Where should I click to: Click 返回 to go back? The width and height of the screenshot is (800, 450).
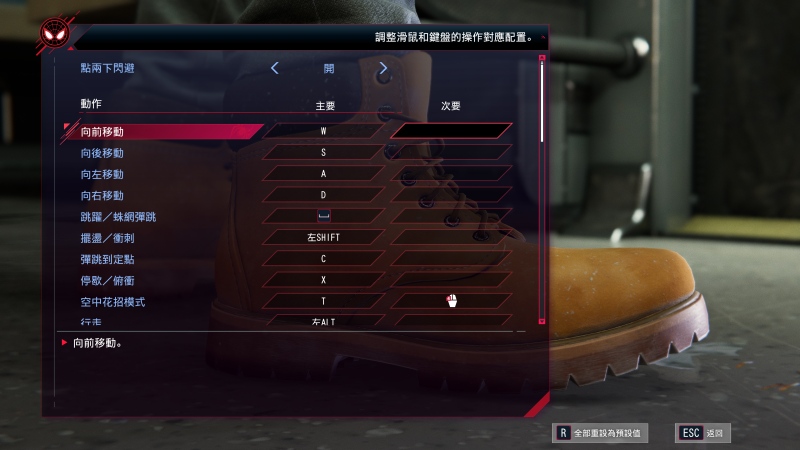click(703, 433)
